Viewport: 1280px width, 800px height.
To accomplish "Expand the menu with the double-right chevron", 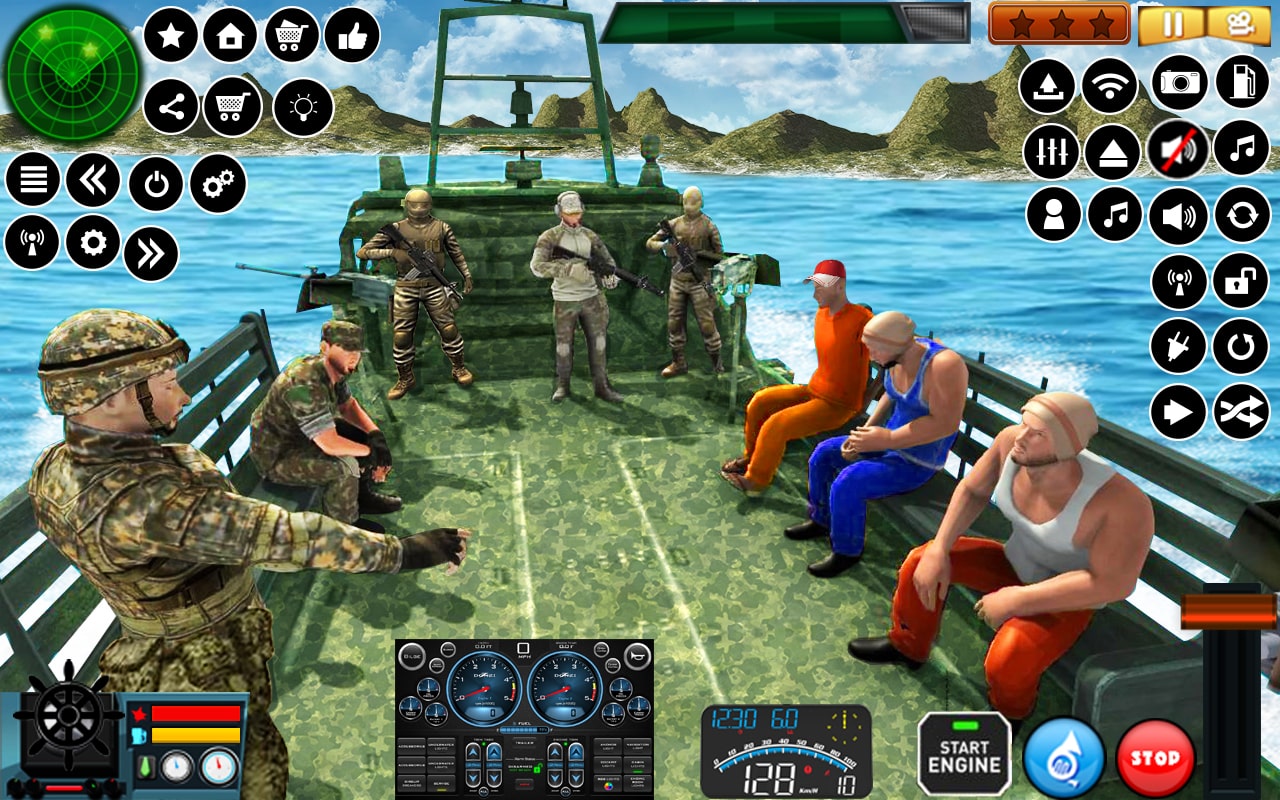I will click(x=150, y=255).
